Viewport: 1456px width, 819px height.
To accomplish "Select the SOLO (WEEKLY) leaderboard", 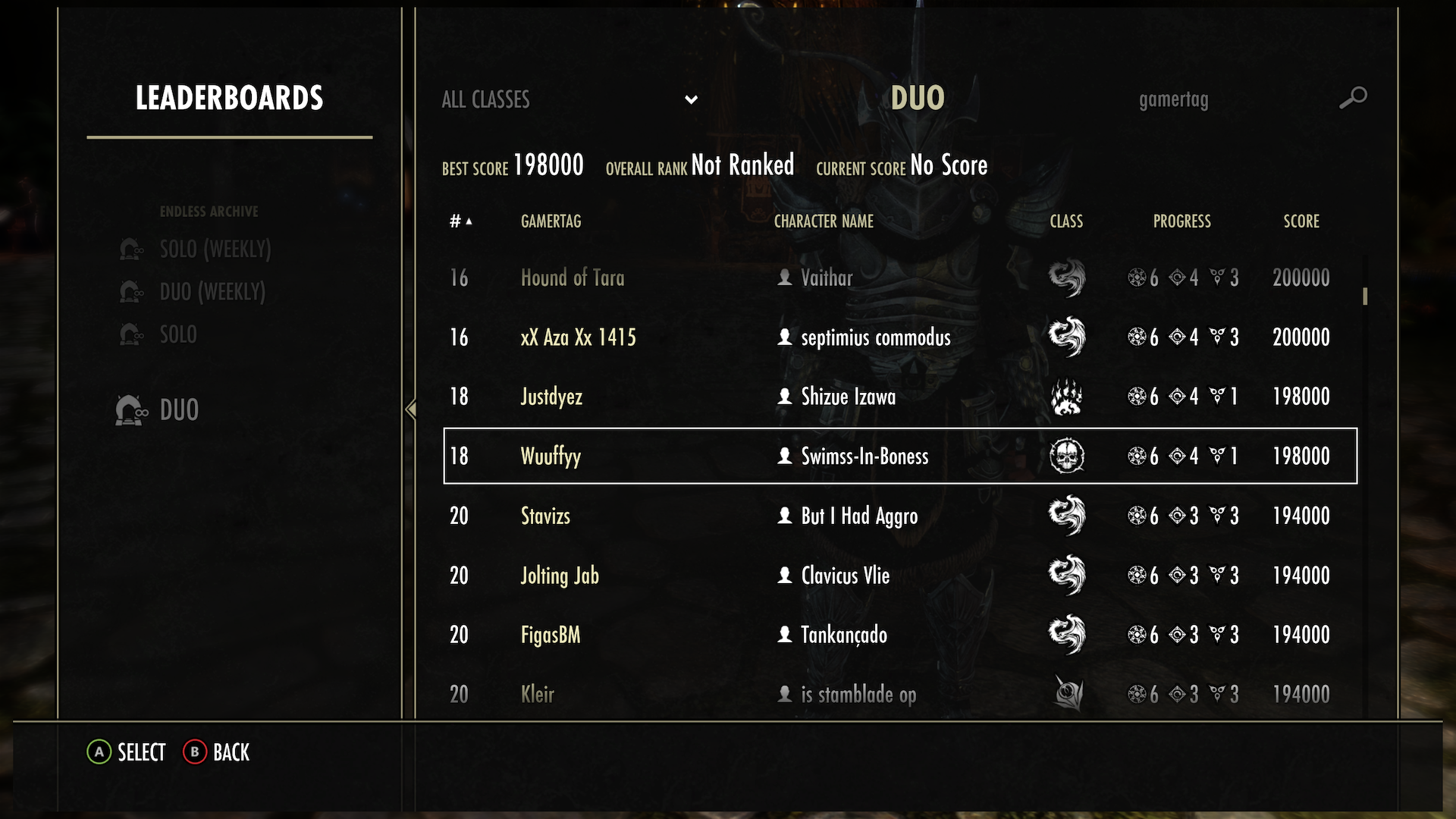I will pos(215,249).
